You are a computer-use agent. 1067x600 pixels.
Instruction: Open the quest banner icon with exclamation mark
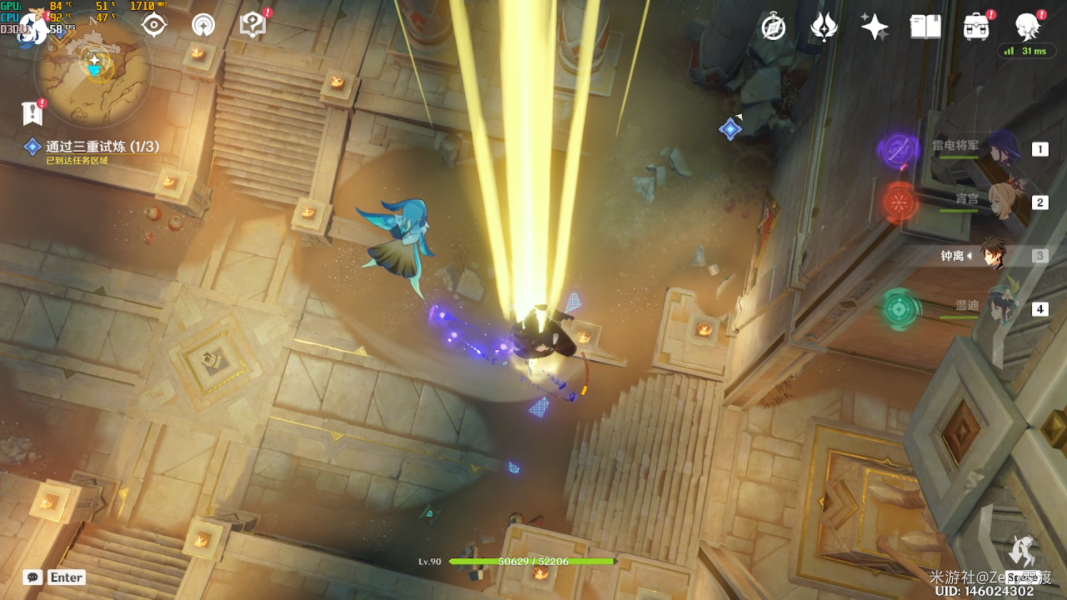(x=32, y=113)
